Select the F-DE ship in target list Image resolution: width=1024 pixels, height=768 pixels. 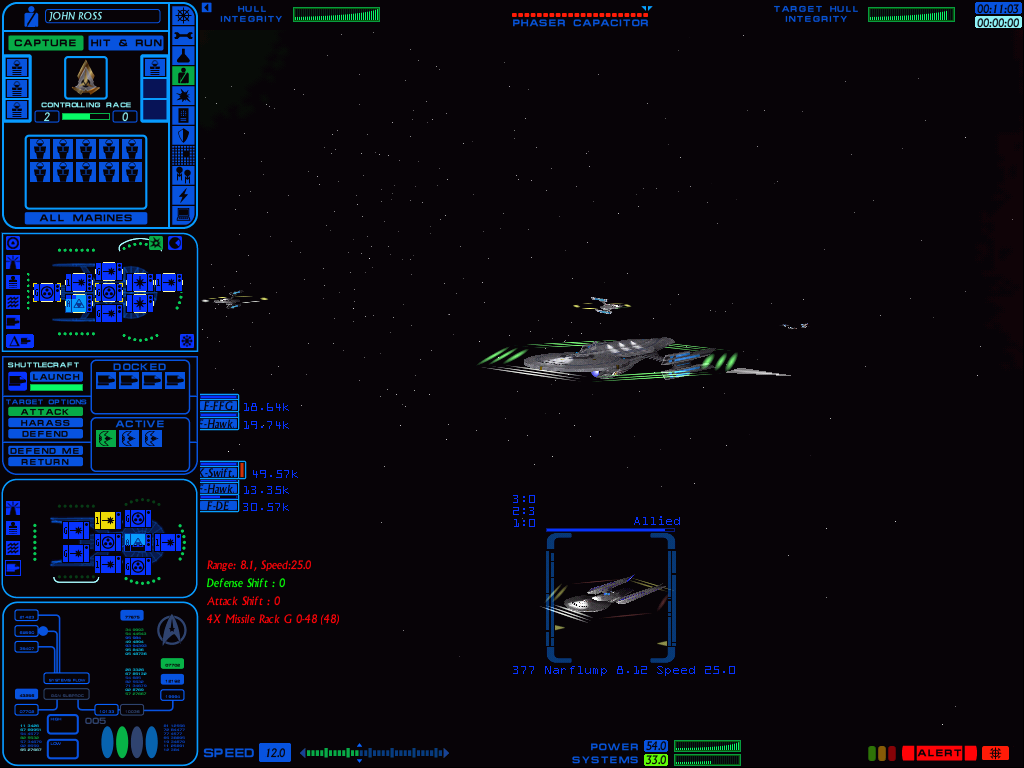coord(219,506)
